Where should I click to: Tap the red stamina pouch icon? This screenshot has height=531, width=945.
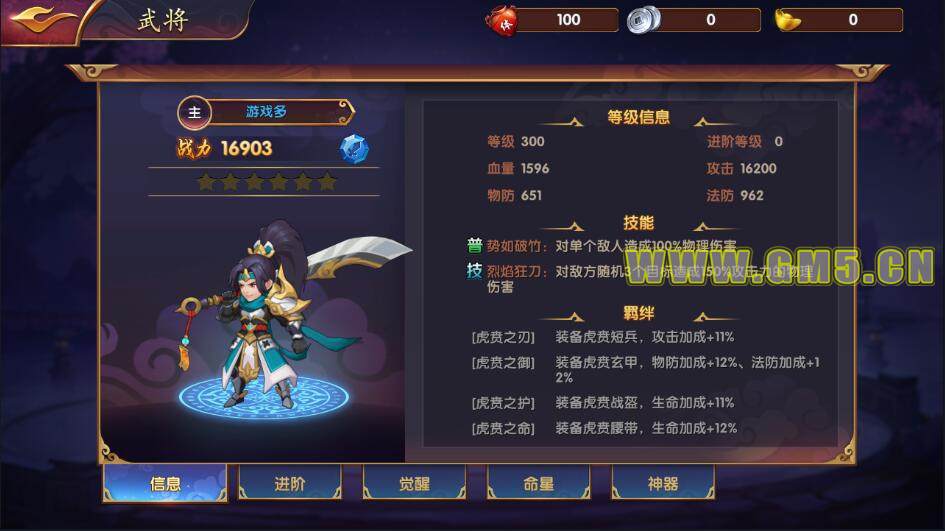click(501, 19)
